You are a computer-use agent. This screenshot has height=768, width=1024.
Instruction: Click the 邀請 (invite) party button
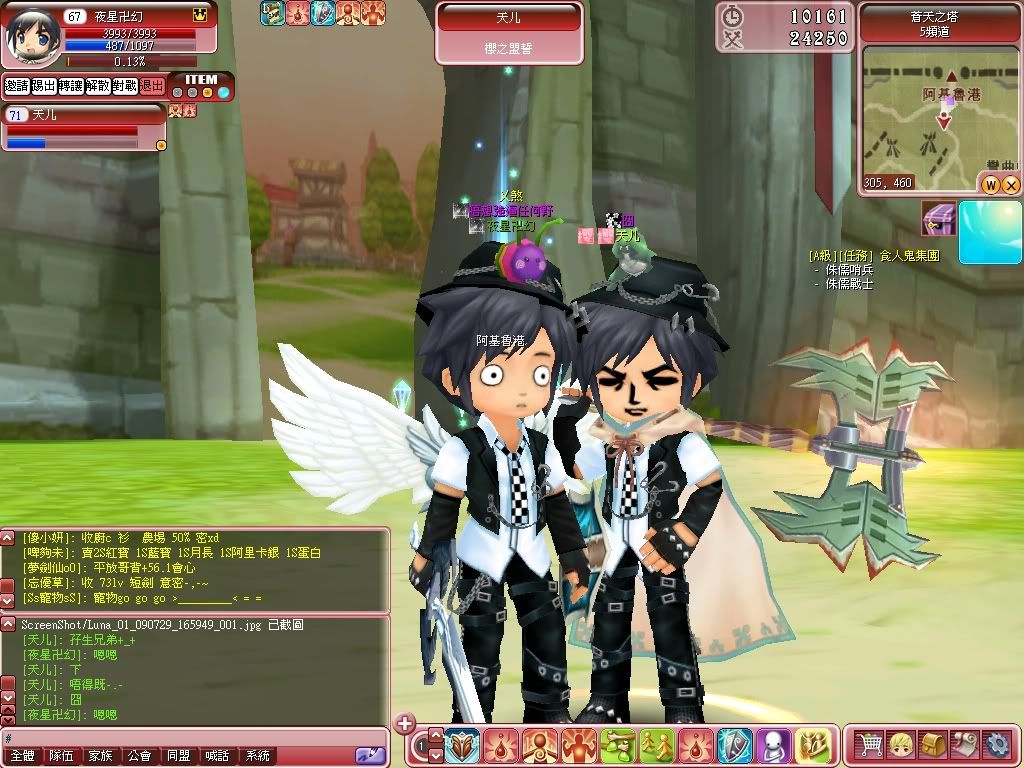tap(16, 86)
